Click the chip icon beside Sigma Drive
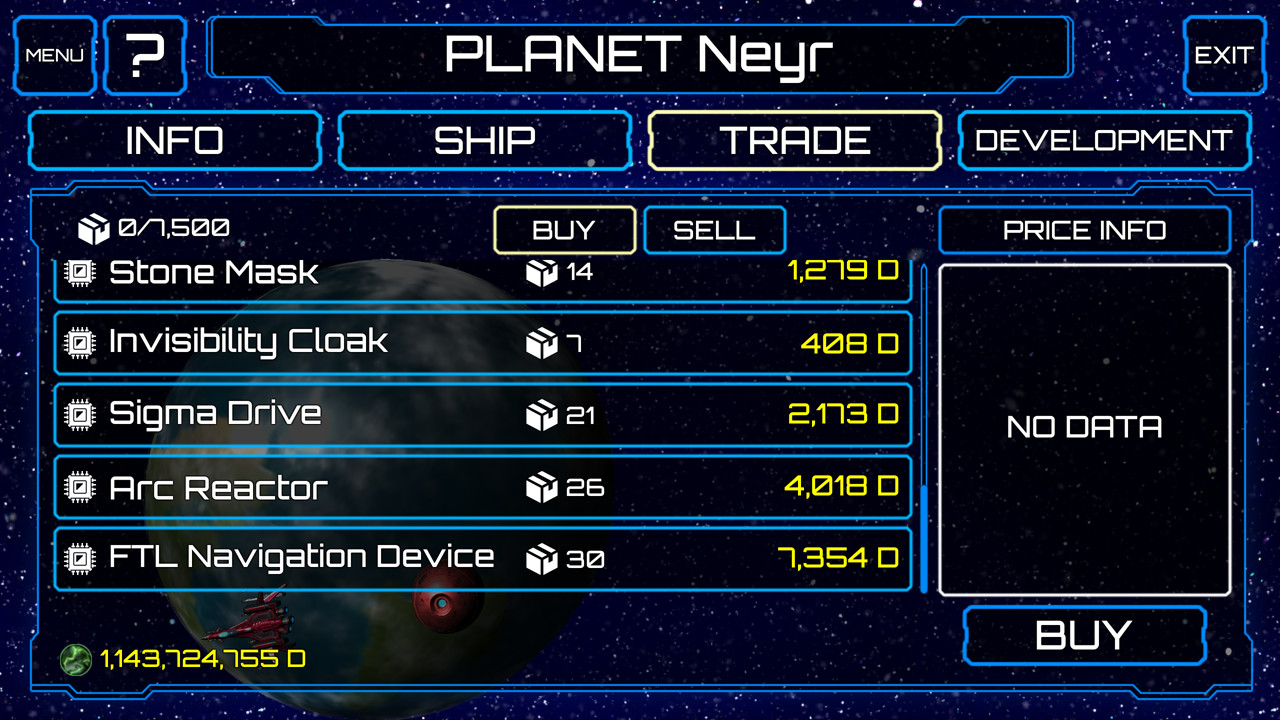Screen dimensions: 1280x720 click(78, 413)
